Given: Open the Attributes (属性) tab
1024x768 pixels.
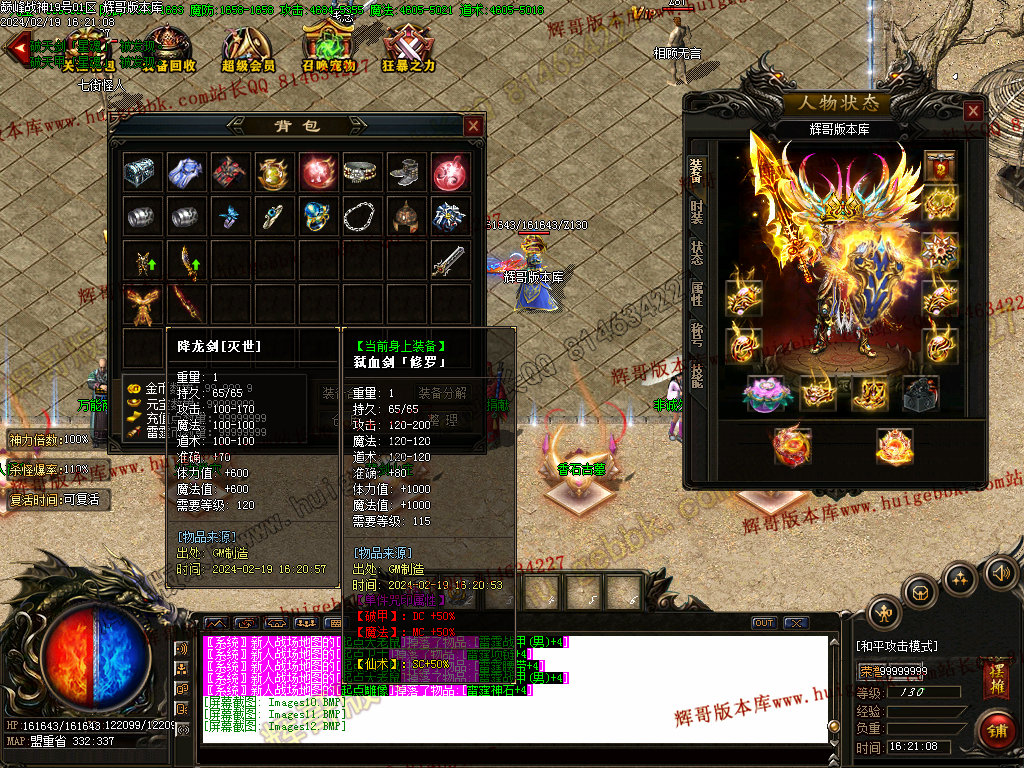Looking at the screenshot, I should pyautogui.click(x=696, y=294).
